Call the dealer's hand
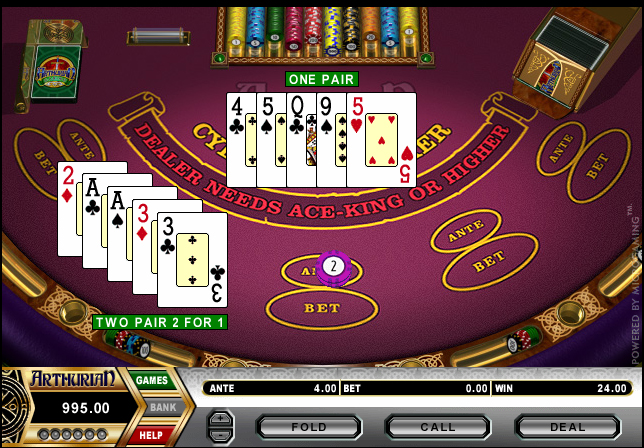 (437, 427)
